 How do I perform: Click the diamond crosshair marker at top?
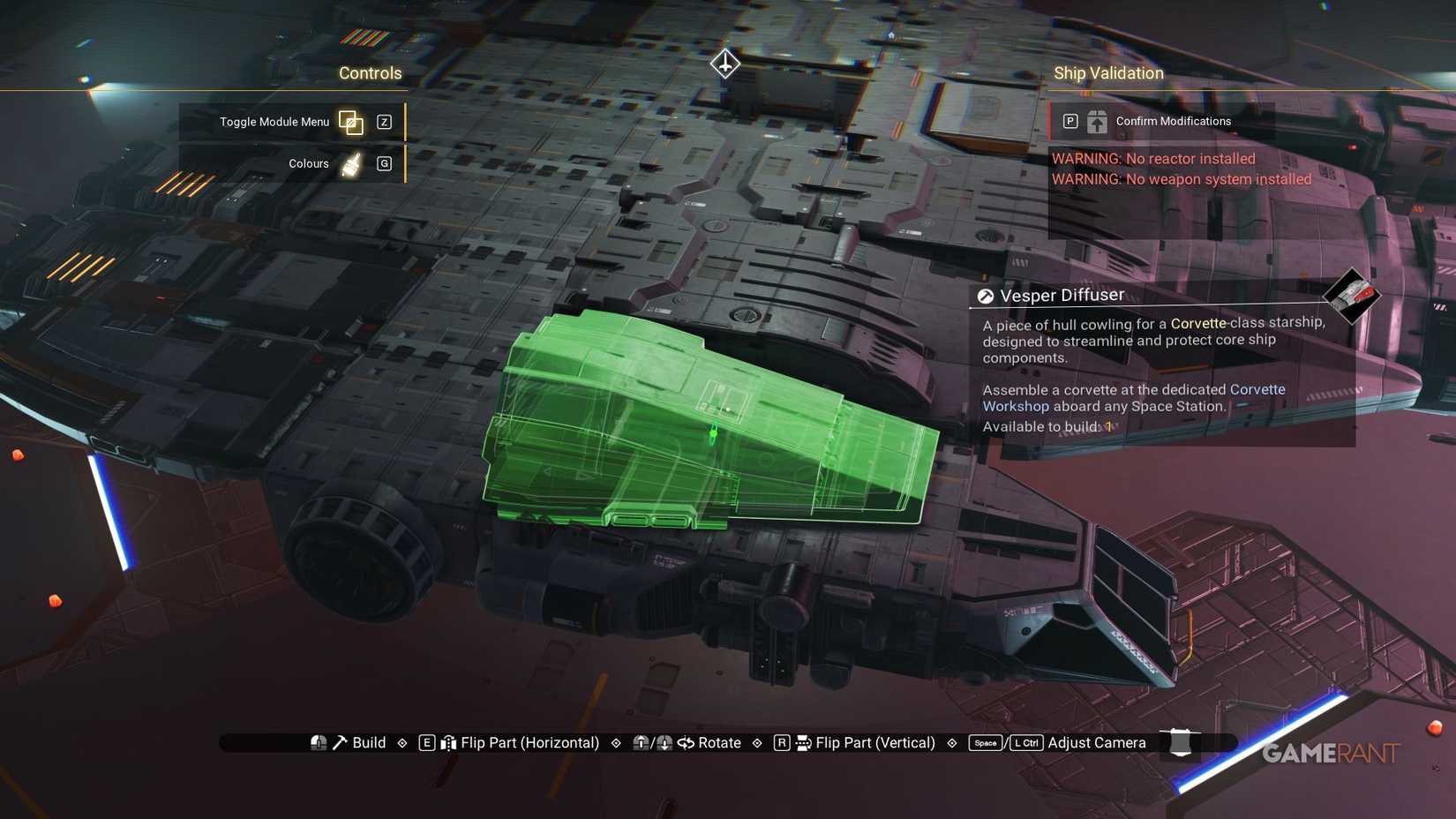click(x=724, y=64)
